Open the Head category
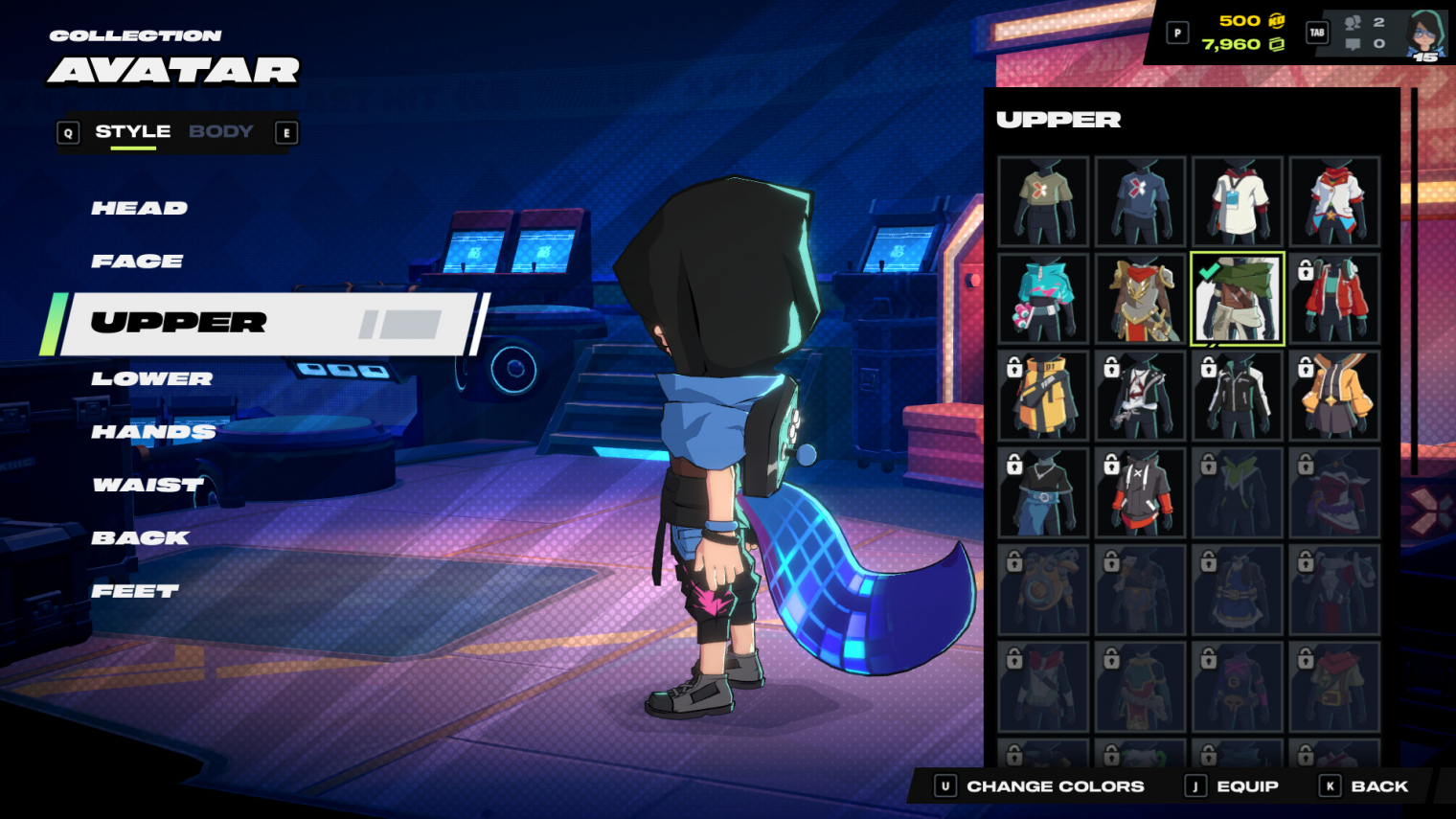The width and height of the screenshot is (1456, 819). 140,208
